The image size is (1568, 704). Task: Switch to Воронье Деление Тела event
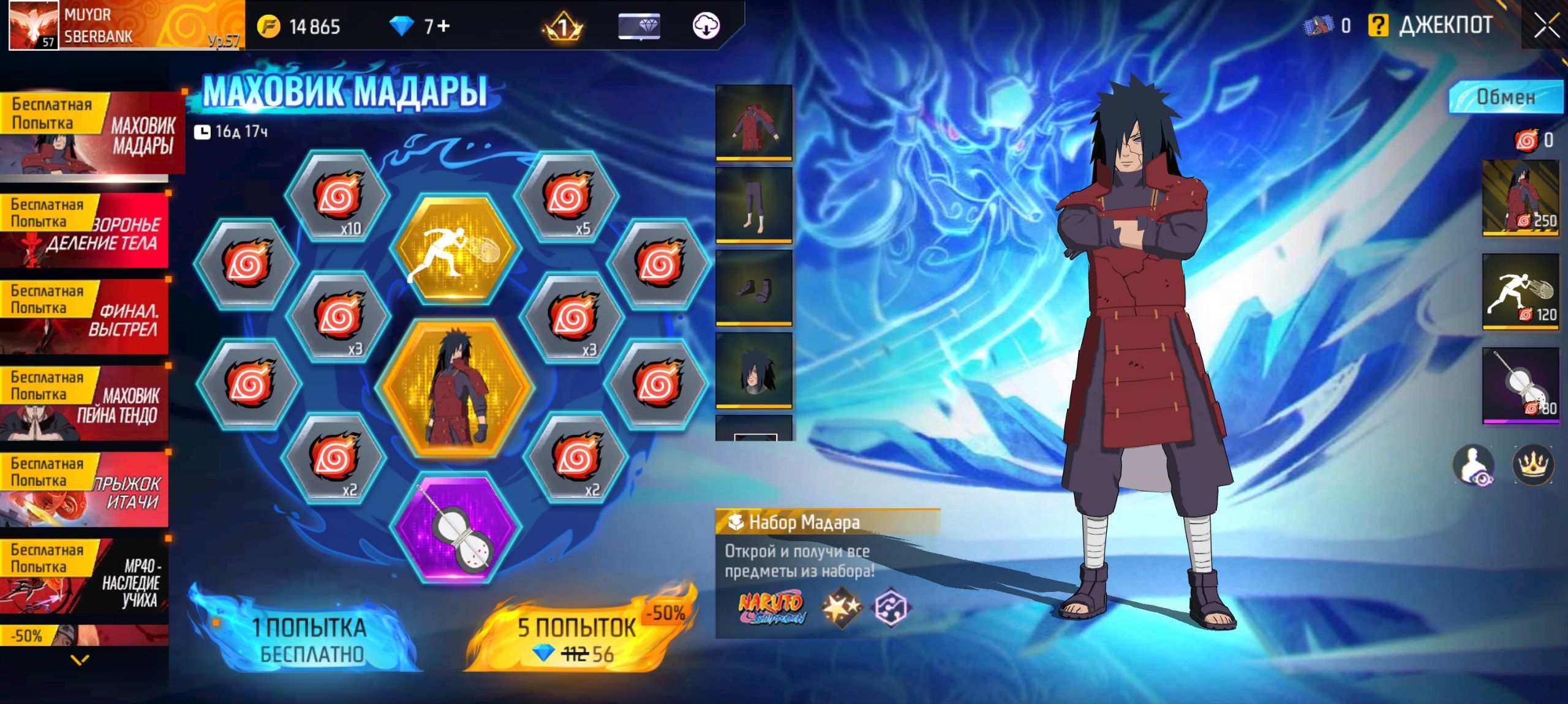(85, 231)
